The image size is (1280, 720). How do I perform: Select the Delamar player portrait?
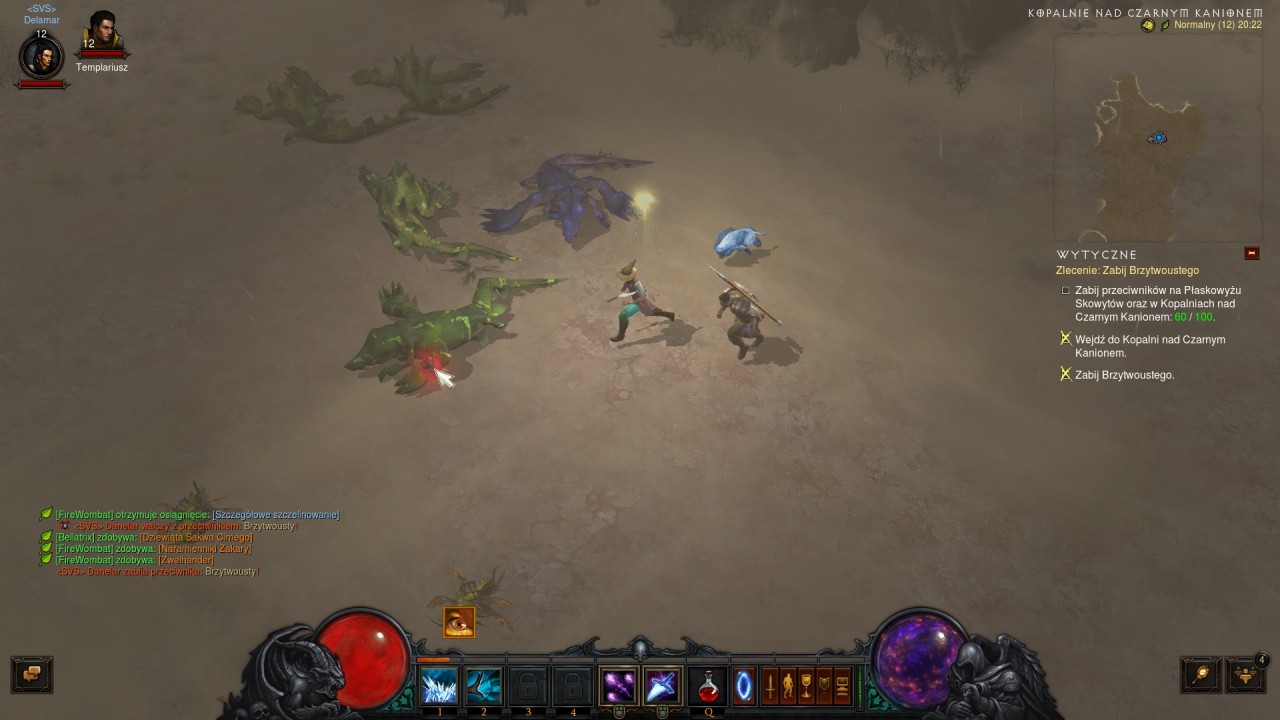[42, 57]
